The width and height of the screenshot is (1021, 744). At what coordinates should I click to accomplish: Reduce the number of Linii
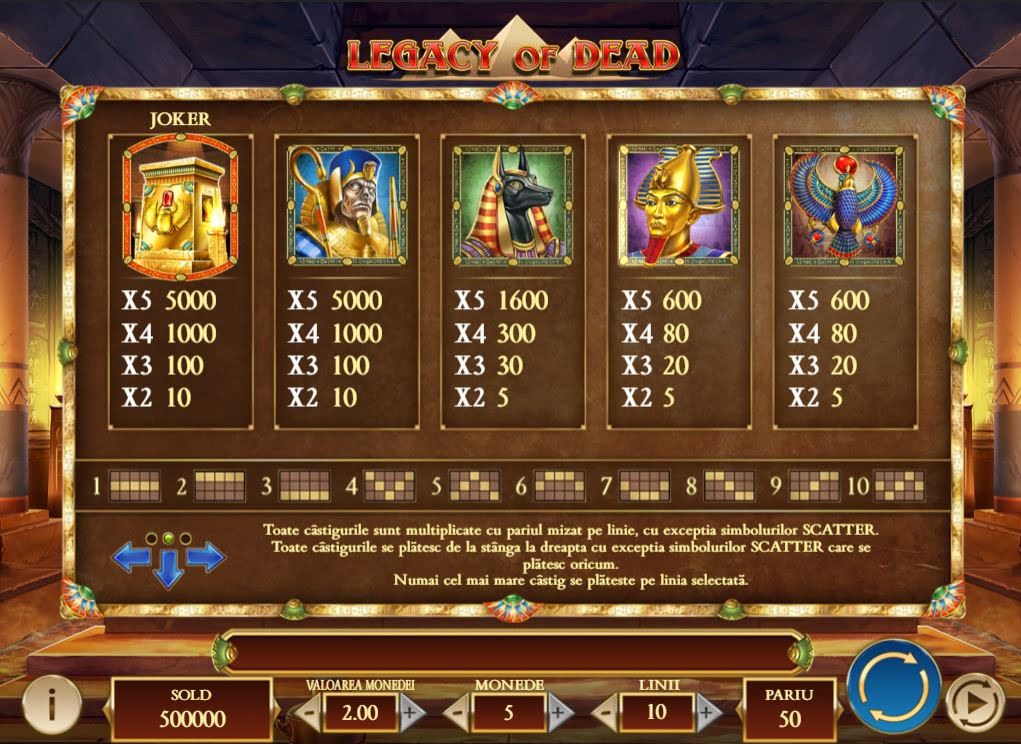click(x=606, y=712)
